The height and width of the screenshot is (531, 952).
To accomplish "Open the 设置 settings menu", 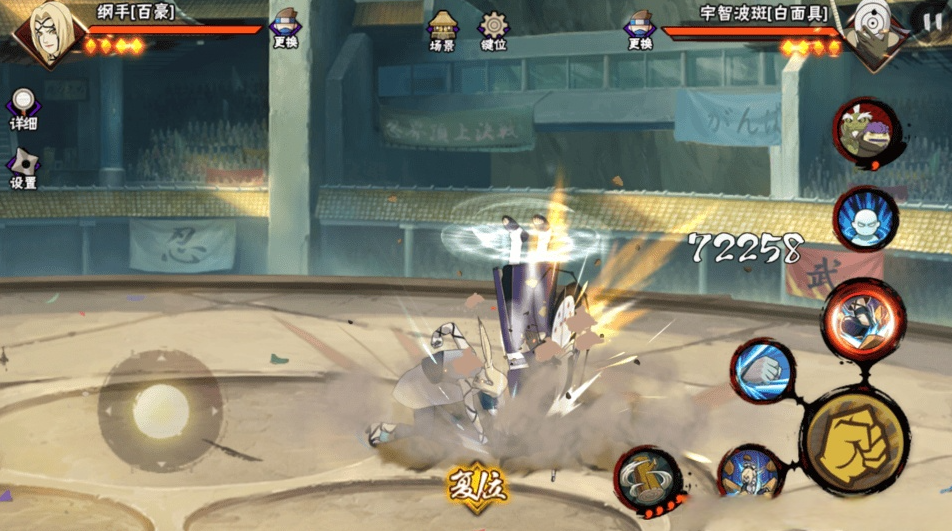I will tap(23, 169).
